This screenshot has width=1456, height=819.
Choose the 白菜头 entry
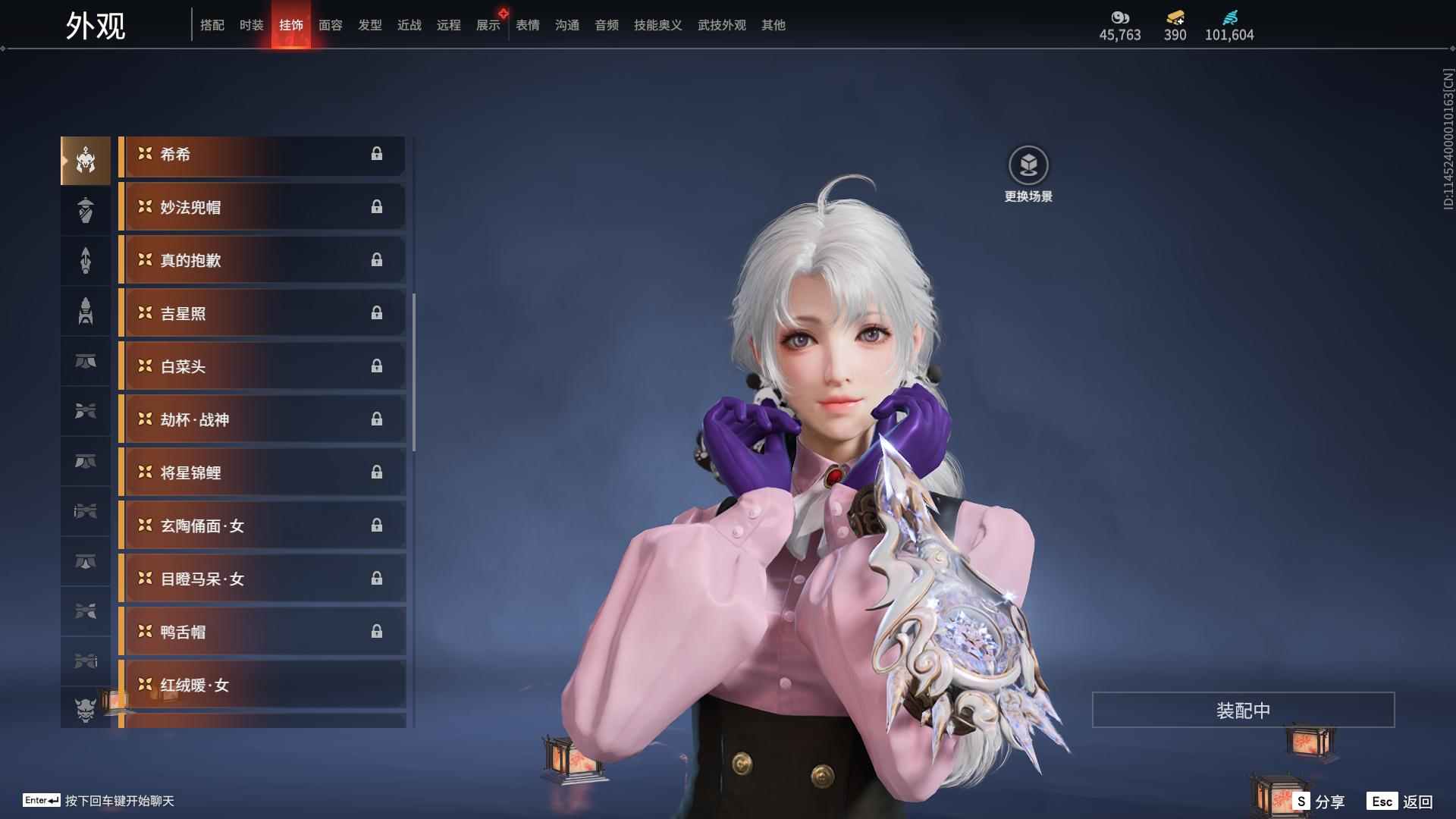262,367
